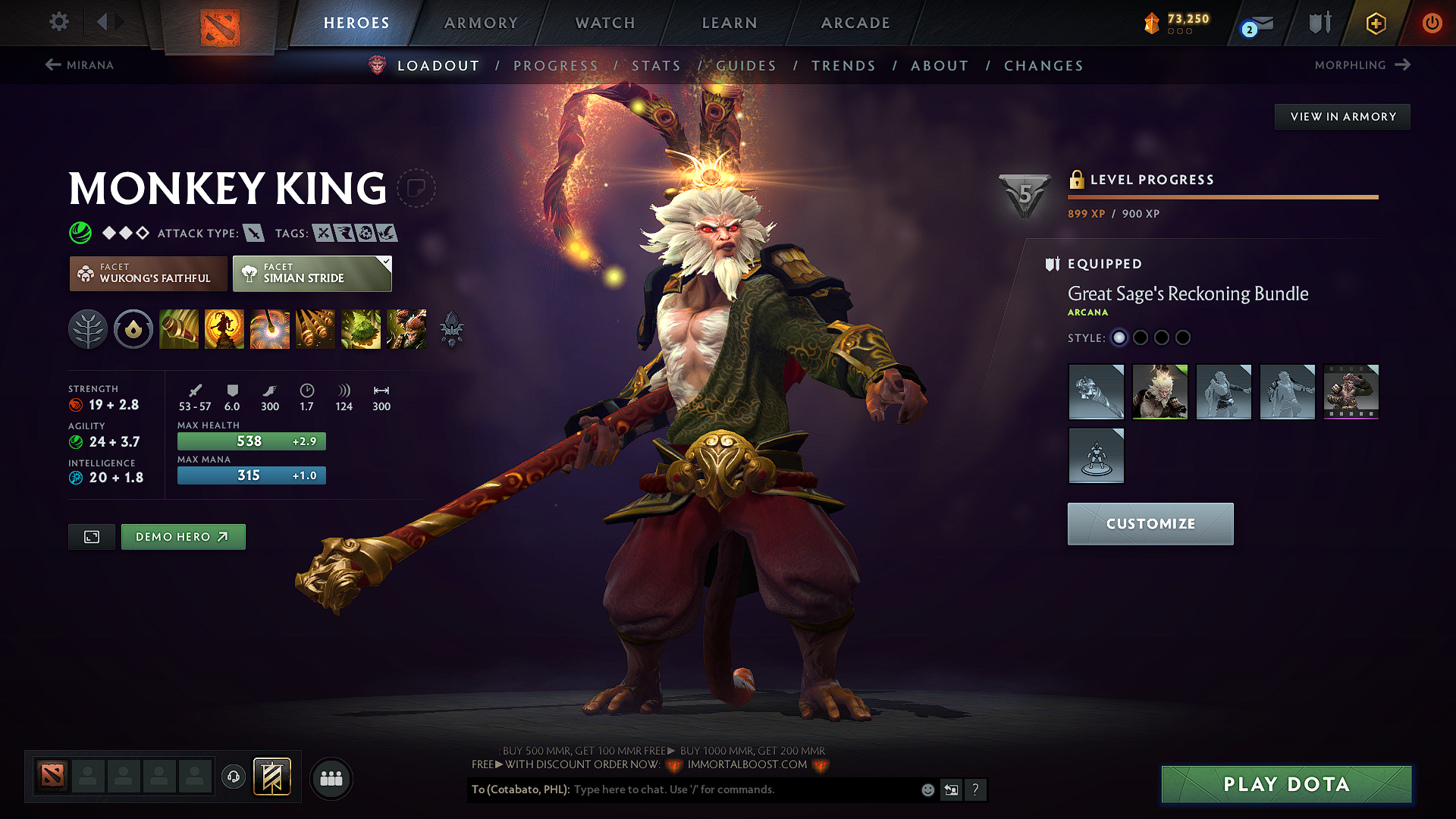The width and height of the screenshot is (1456, 819).
Task: Click the innate ability droplet icon
Action: [133, 329]
